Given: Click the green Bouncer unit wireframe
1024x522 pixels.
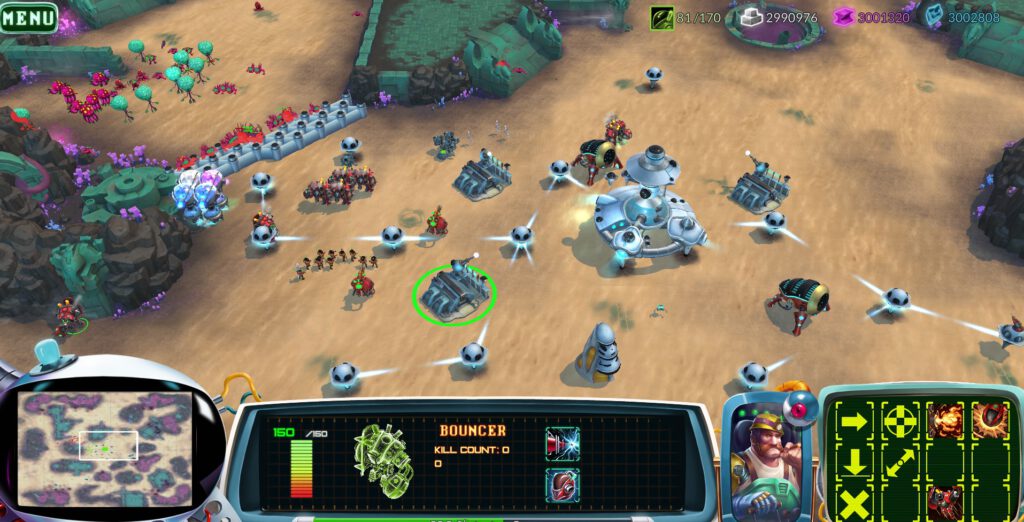Looking at the screenshot, I should (x=382, y=463).
